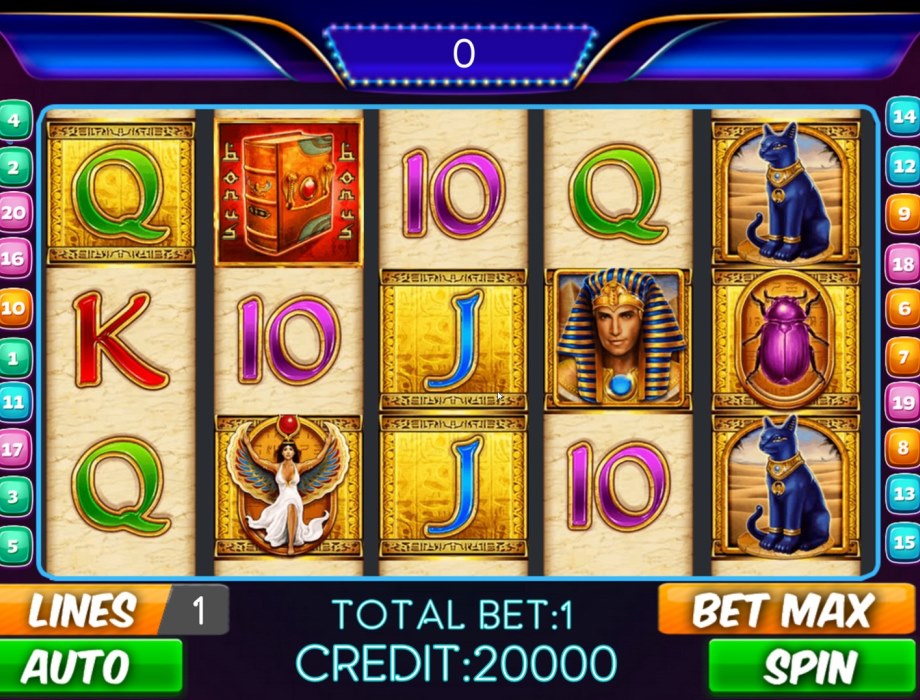The image size is (920, 700).
Task: Select the orange payline 10 marker
Action: pyautogui.click(x=14, y=308)
